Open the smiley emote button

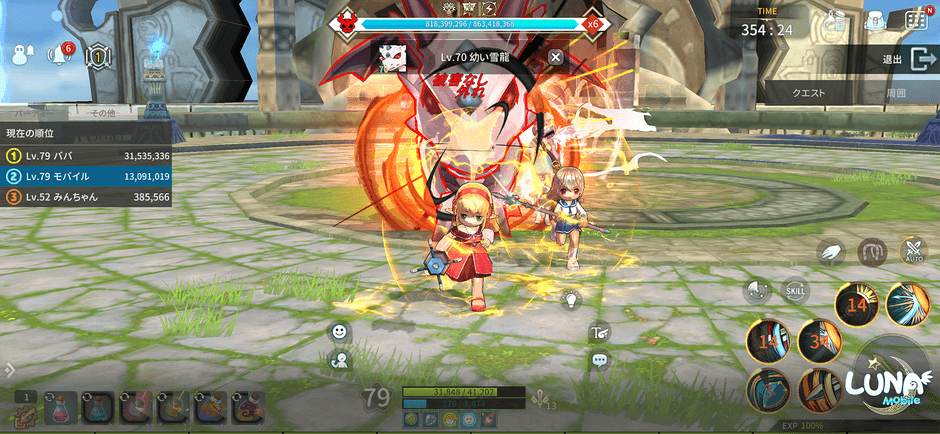[x=341, y=332]
